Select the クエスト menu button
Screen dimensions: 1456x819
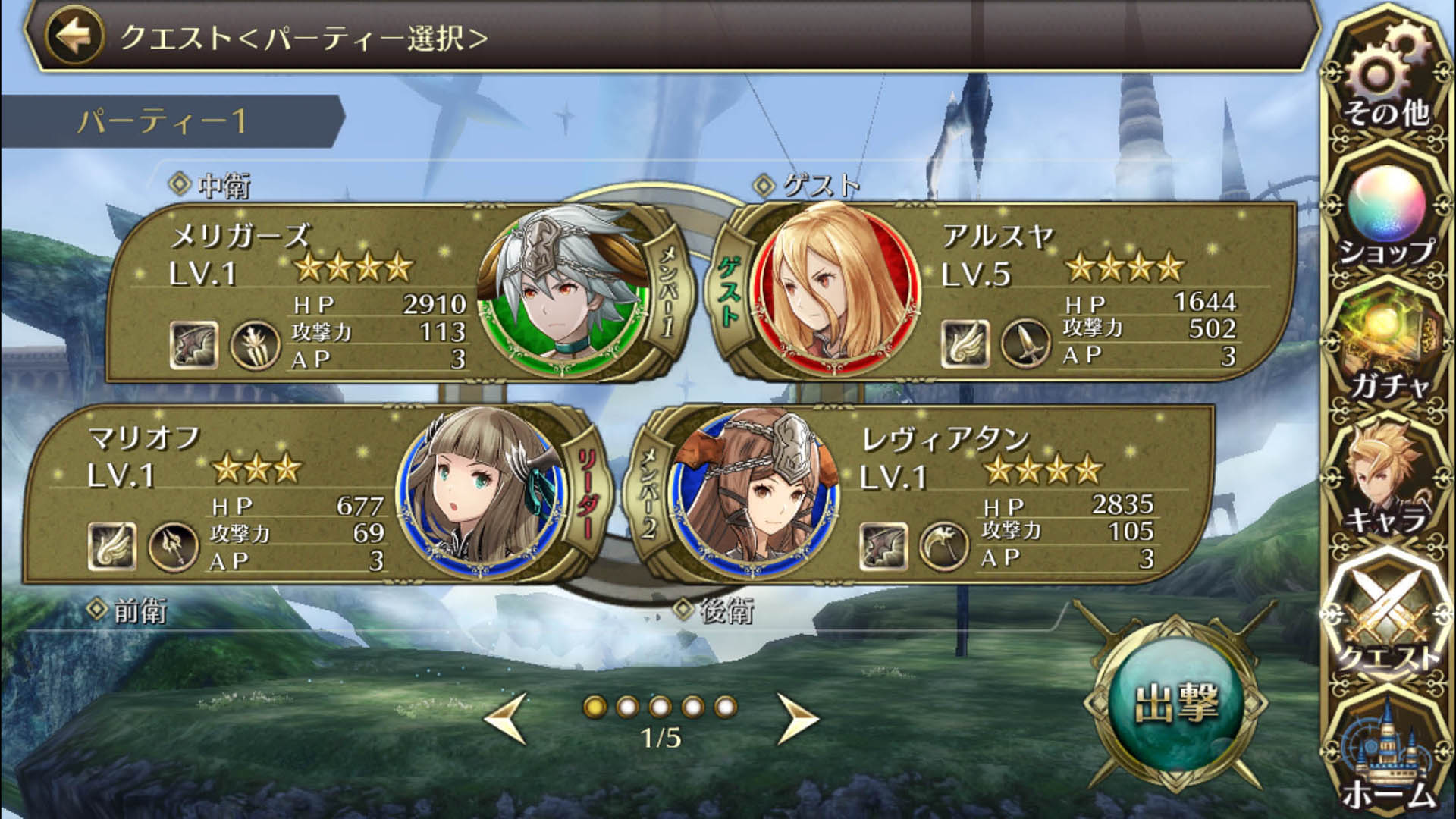coord(1388,618)
